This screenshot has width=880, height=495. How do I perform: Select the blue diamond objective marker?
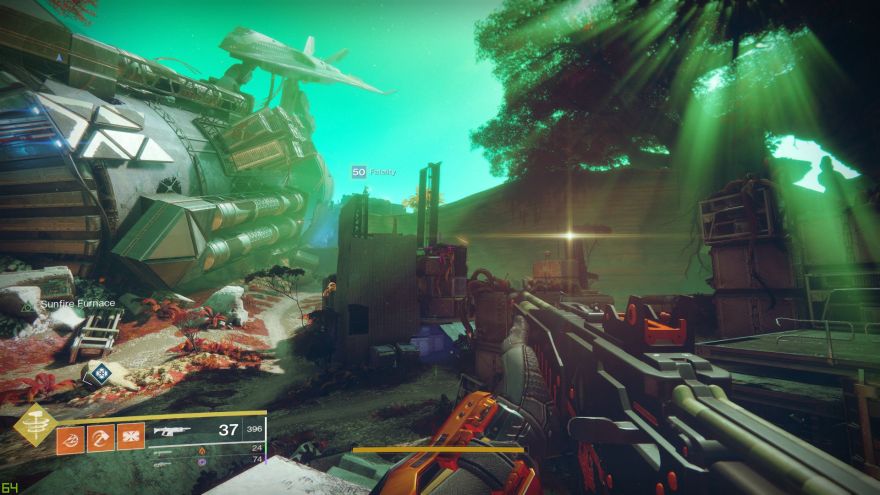pos(101,374)
